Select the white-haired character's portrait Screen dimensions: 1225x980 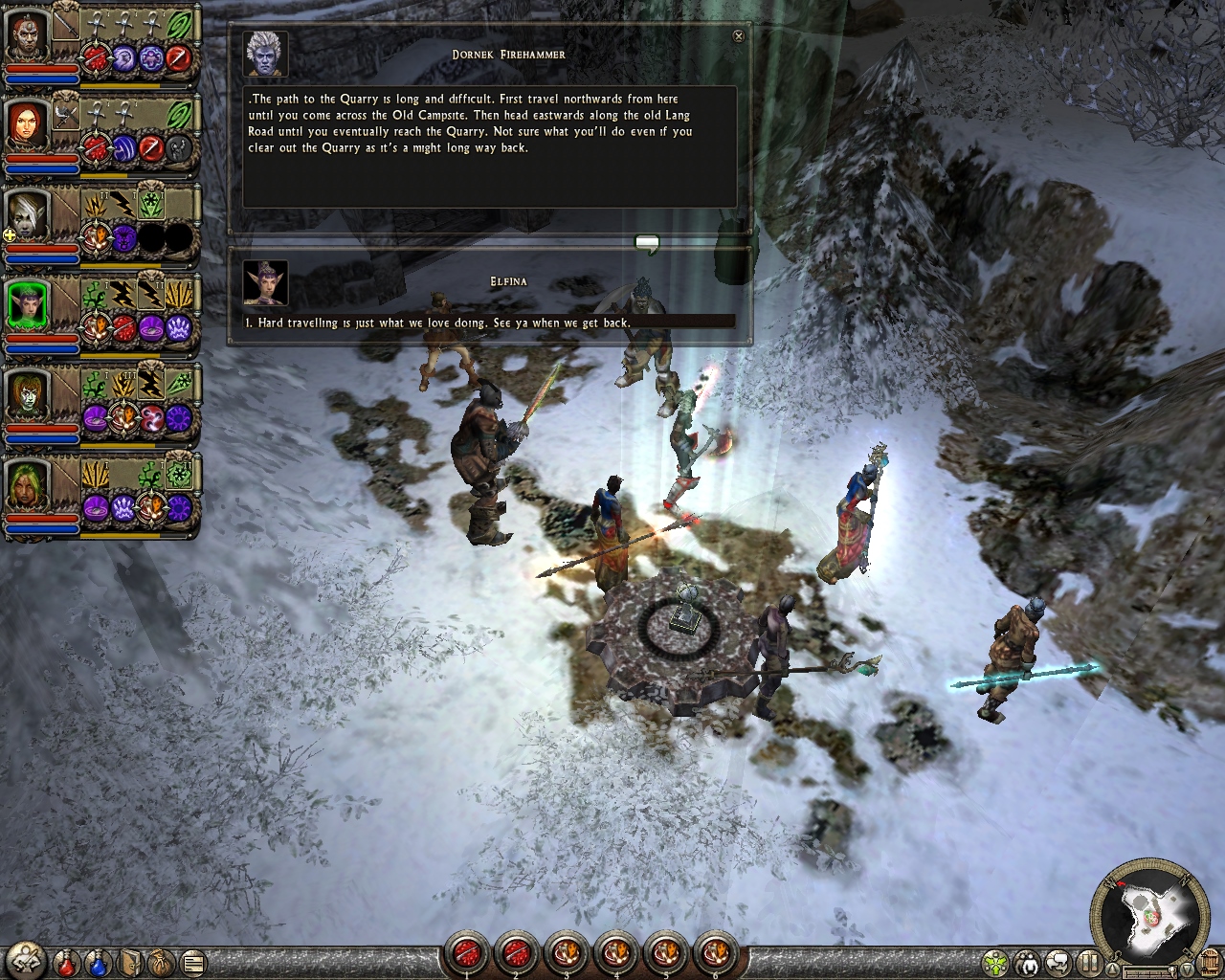click(x=26, y=214)
